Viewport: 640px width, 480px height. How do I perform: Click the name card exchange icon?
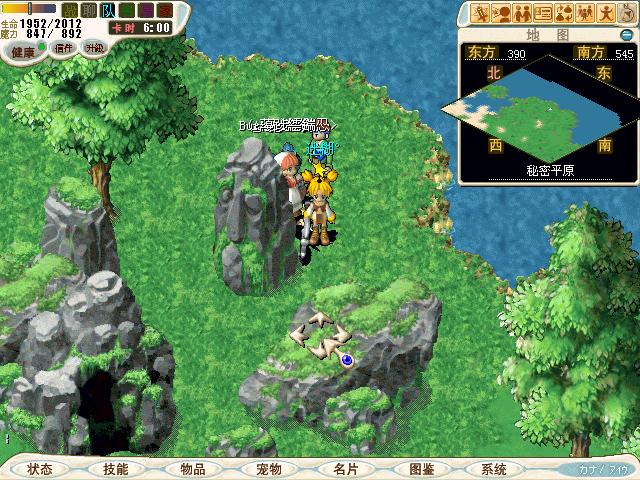click(545, 13)
